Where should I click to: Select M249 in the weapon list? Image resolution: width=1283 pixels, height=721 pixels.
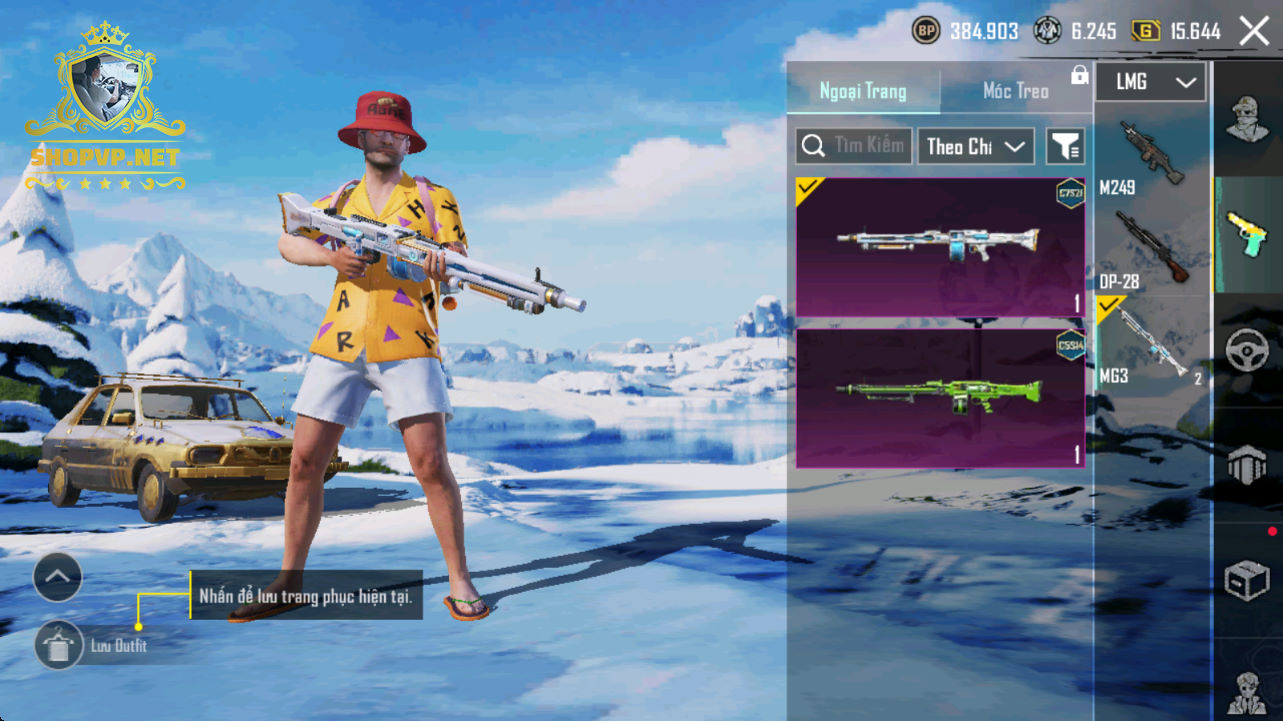point(1151,157)
